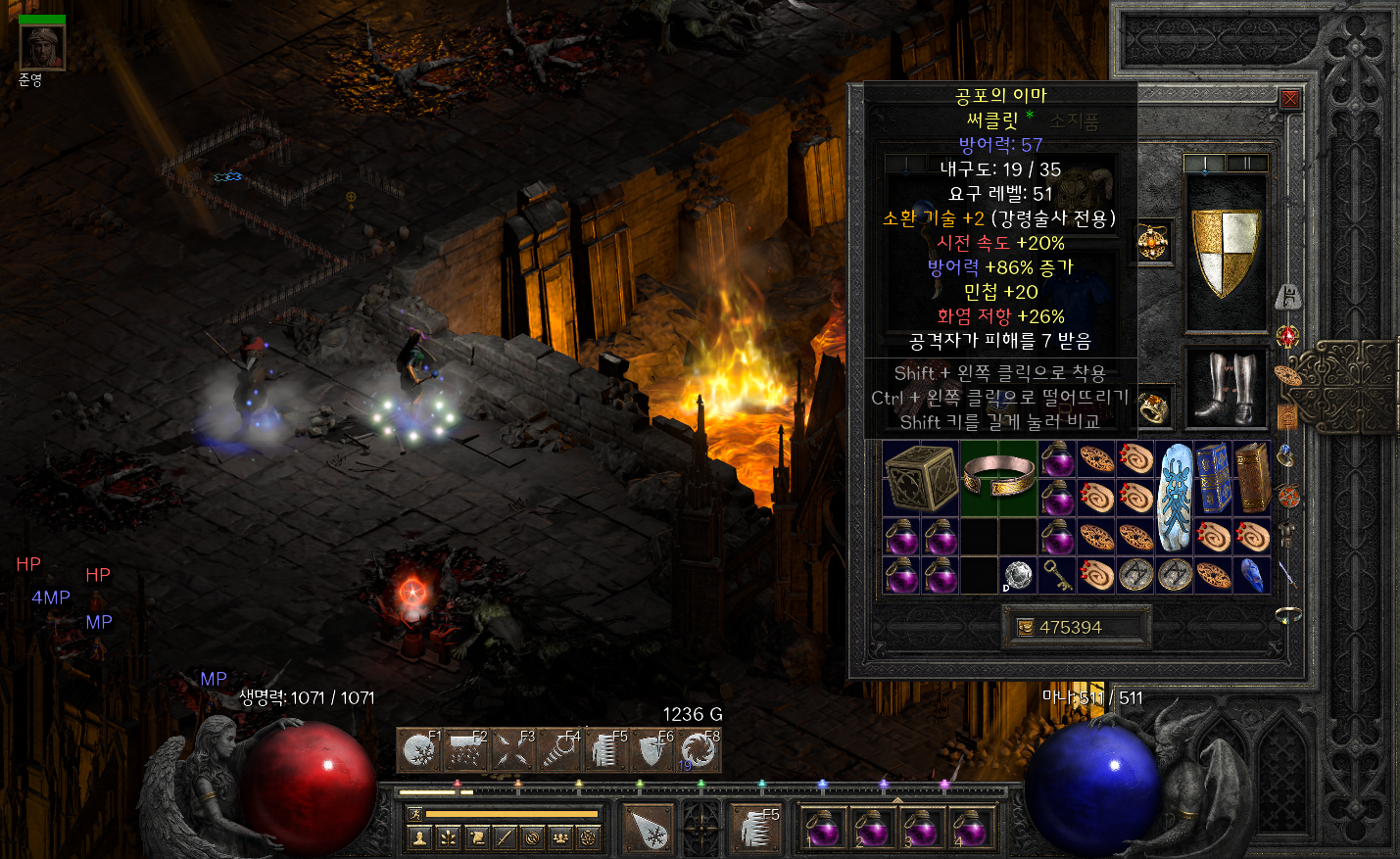
Task: Select the equipped amulet slot
Action: click(x=1154, y=242)
